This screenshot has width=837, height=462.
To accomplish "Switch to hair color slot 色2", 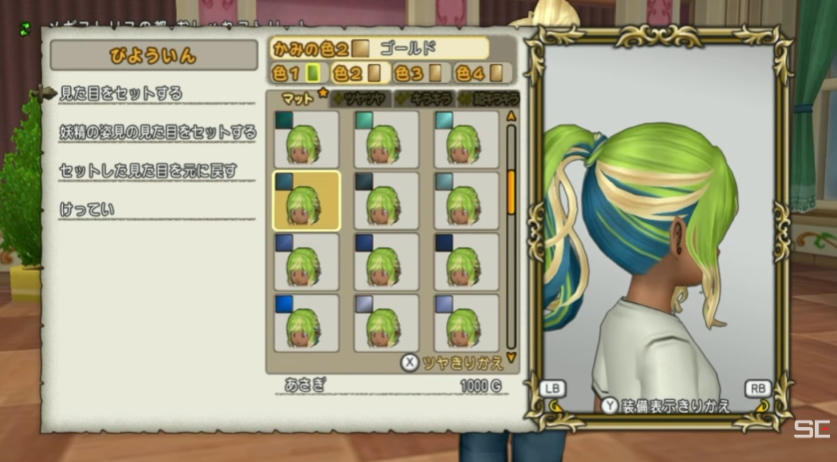I will (356, 73).
